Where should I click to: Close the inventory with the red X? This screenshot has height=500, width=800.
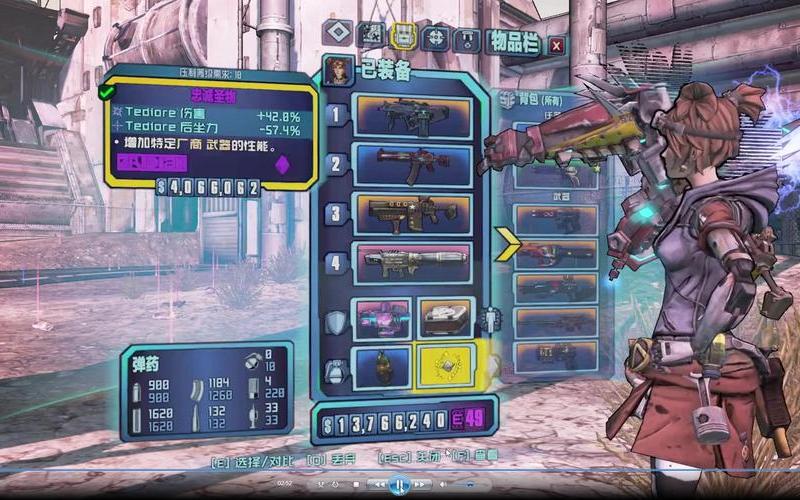coord(556,44)
